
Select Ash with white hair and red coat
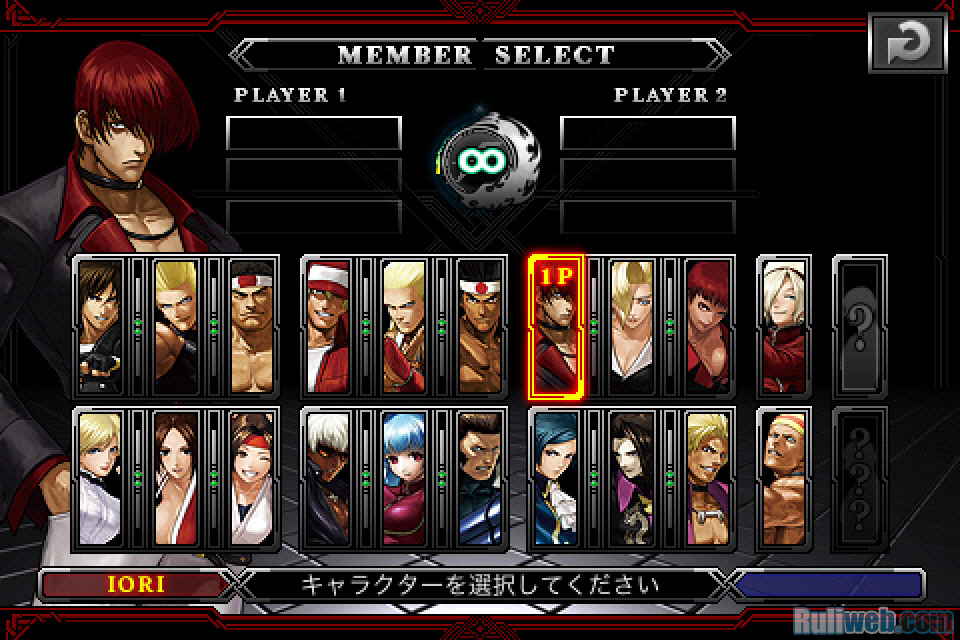coord(786,325)
